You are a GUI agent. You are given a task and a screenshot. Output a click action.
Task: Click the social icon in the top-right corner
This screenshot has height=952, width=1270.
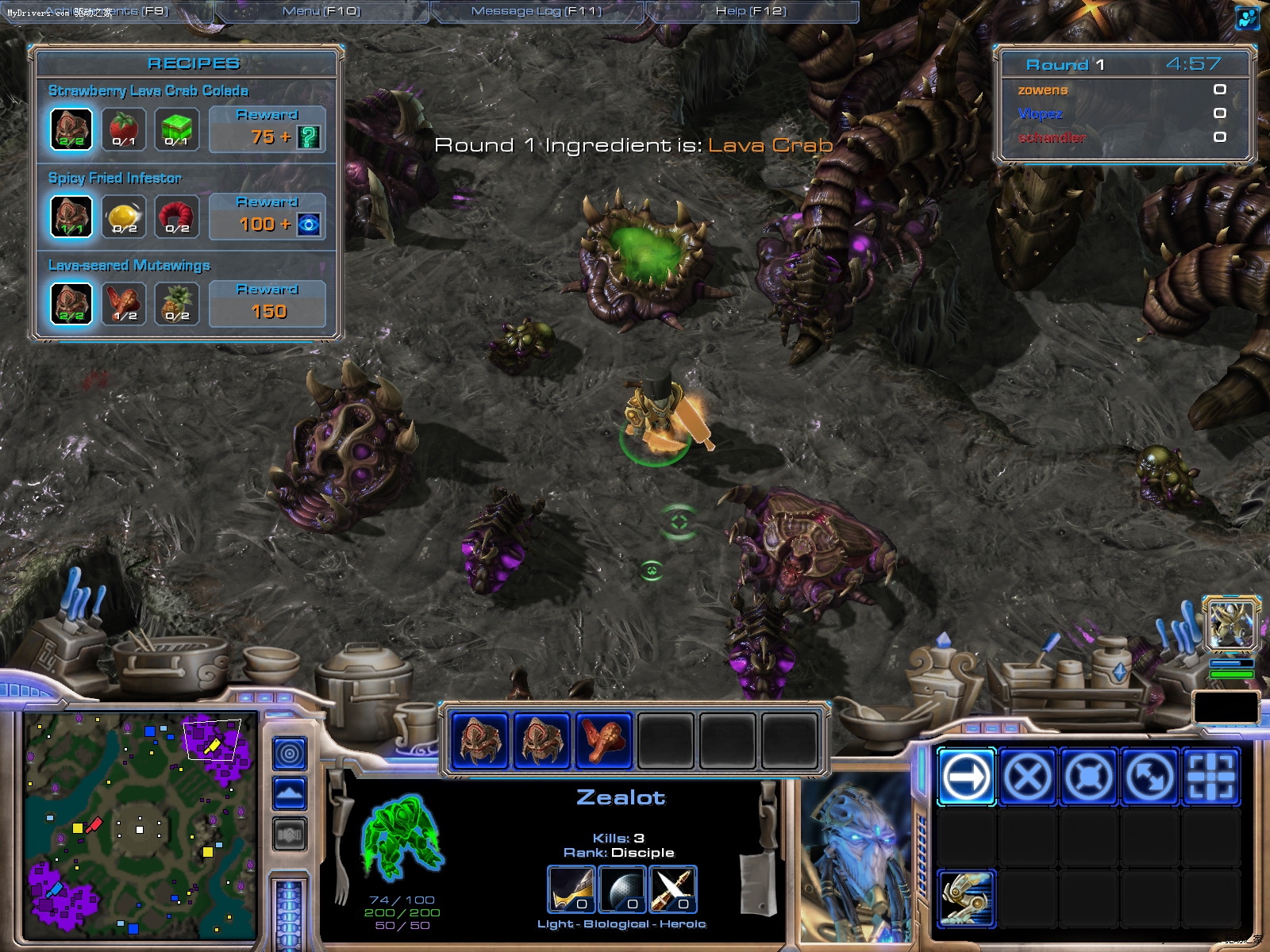click(x=1248, y=17)
